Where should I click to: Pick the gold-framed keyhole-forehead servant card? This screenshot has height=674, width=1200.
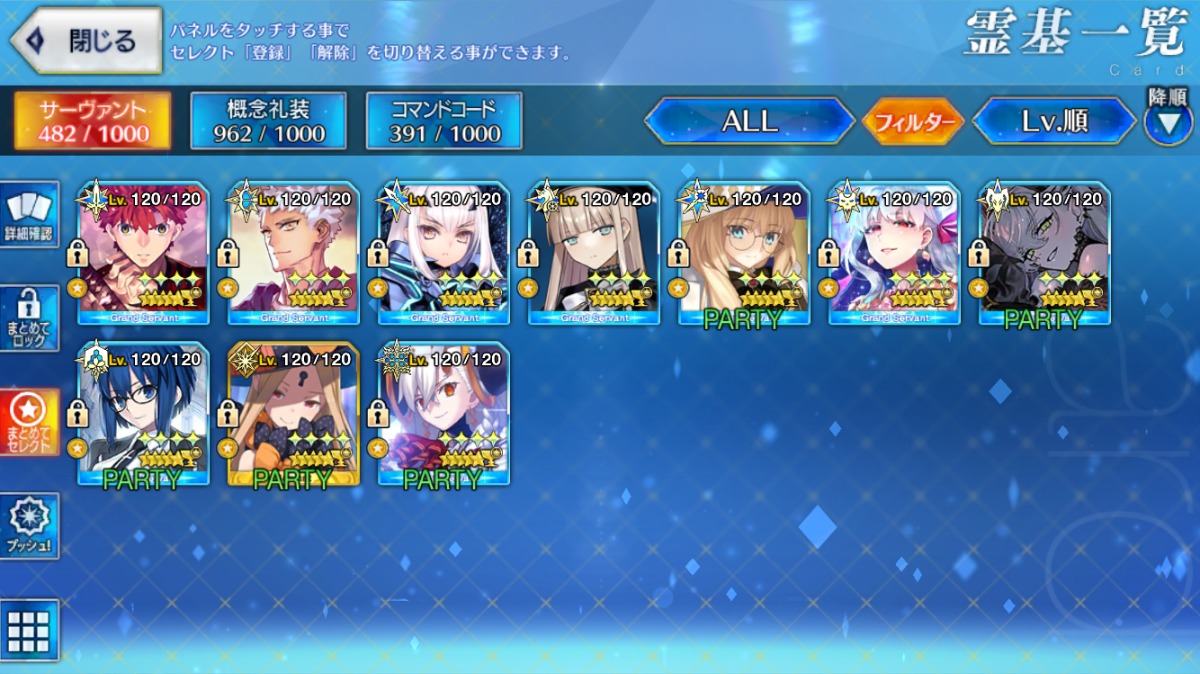tap(293, 413)
